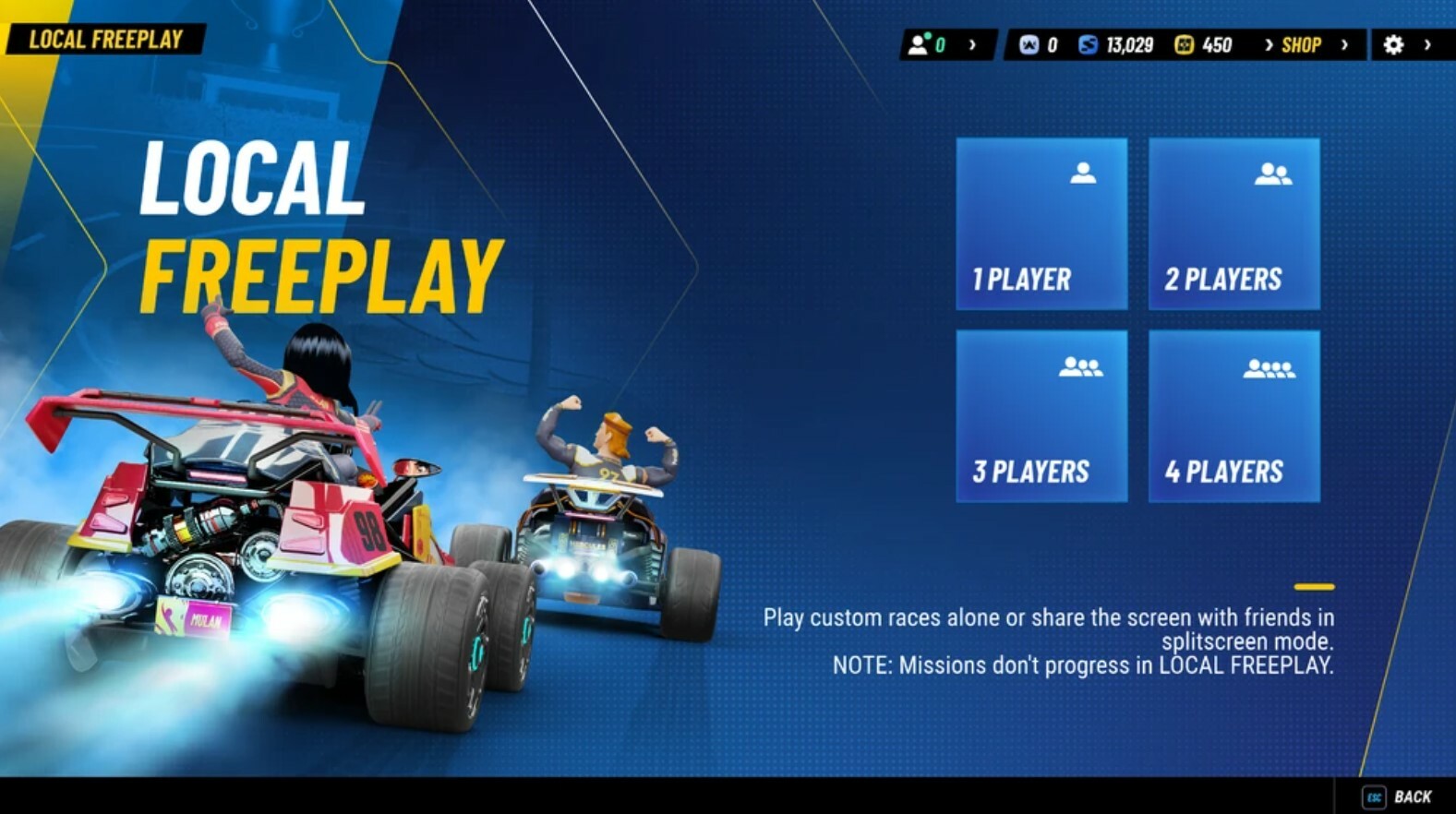Click the gold tokens currency icon
Viewport: 1456px width, 814px height.
point(1184,44)
